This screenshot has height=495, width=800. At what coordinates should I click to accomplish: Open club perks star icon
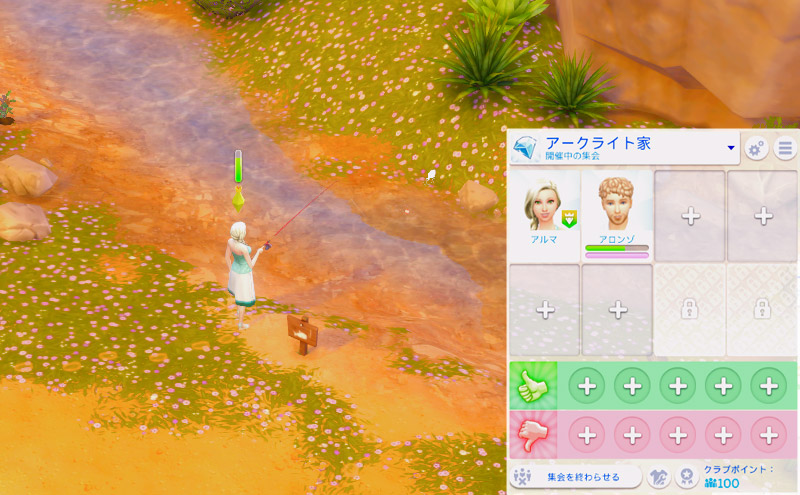click(687, 477)
